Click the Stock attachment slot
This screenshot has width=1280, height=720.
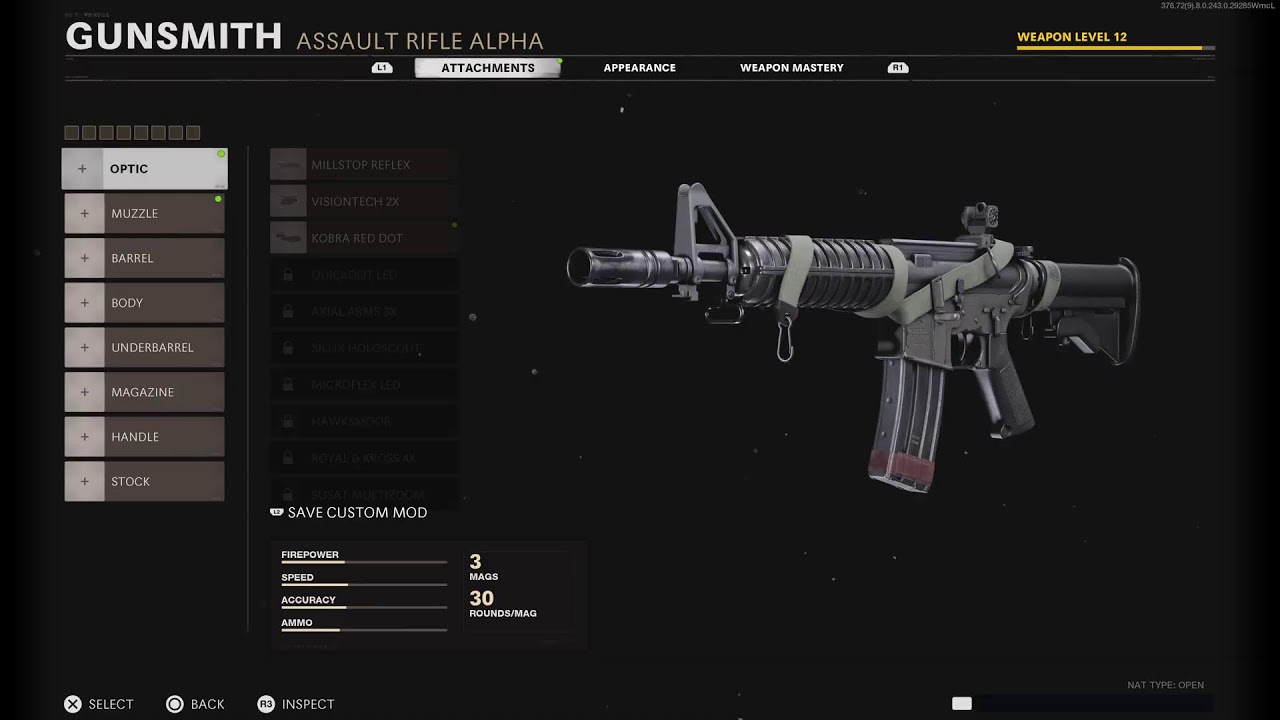145,481
